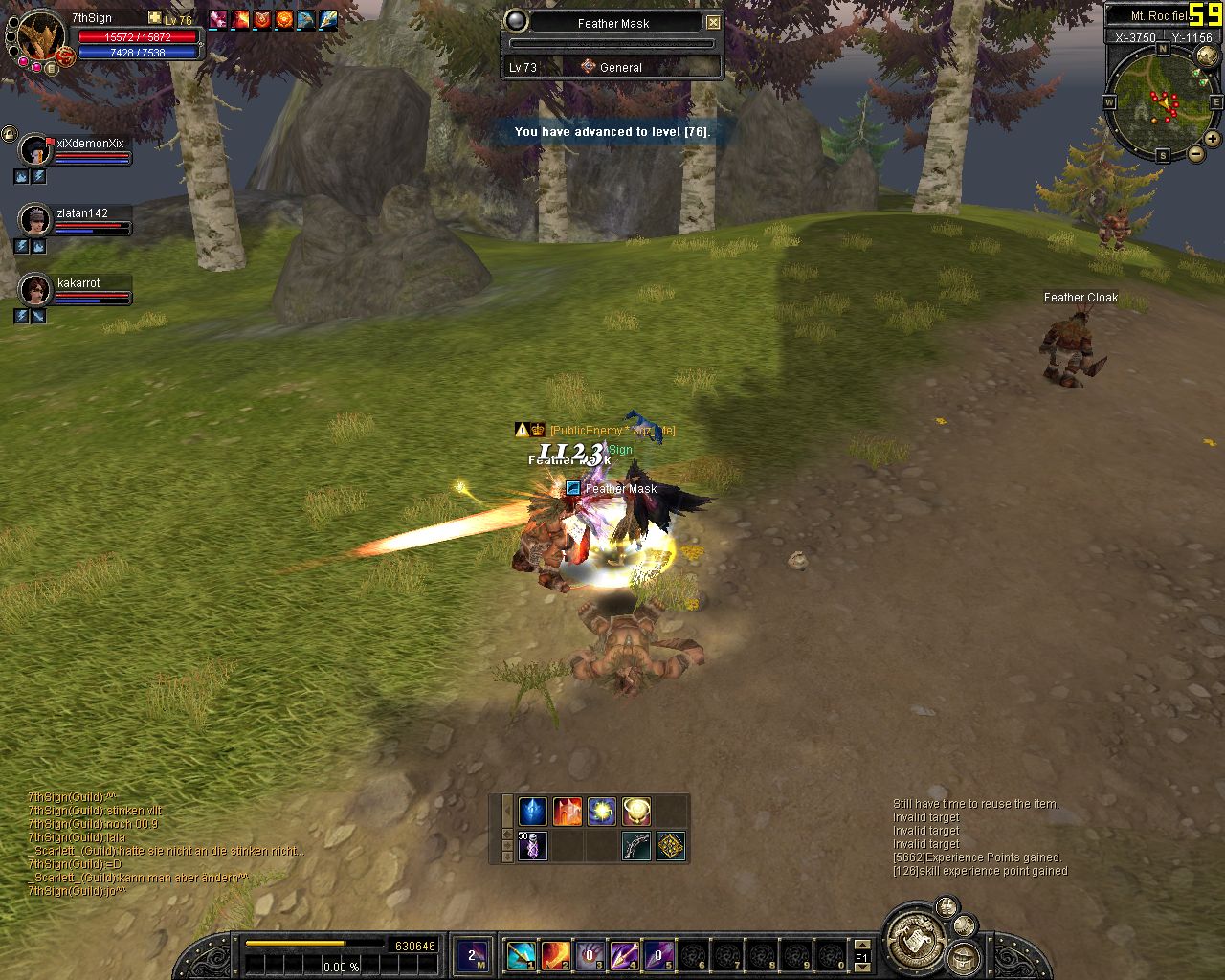This screenshot has width=1225, height=980.
Task: Use the potion stack of 50
Action: [x=532, y=846]
